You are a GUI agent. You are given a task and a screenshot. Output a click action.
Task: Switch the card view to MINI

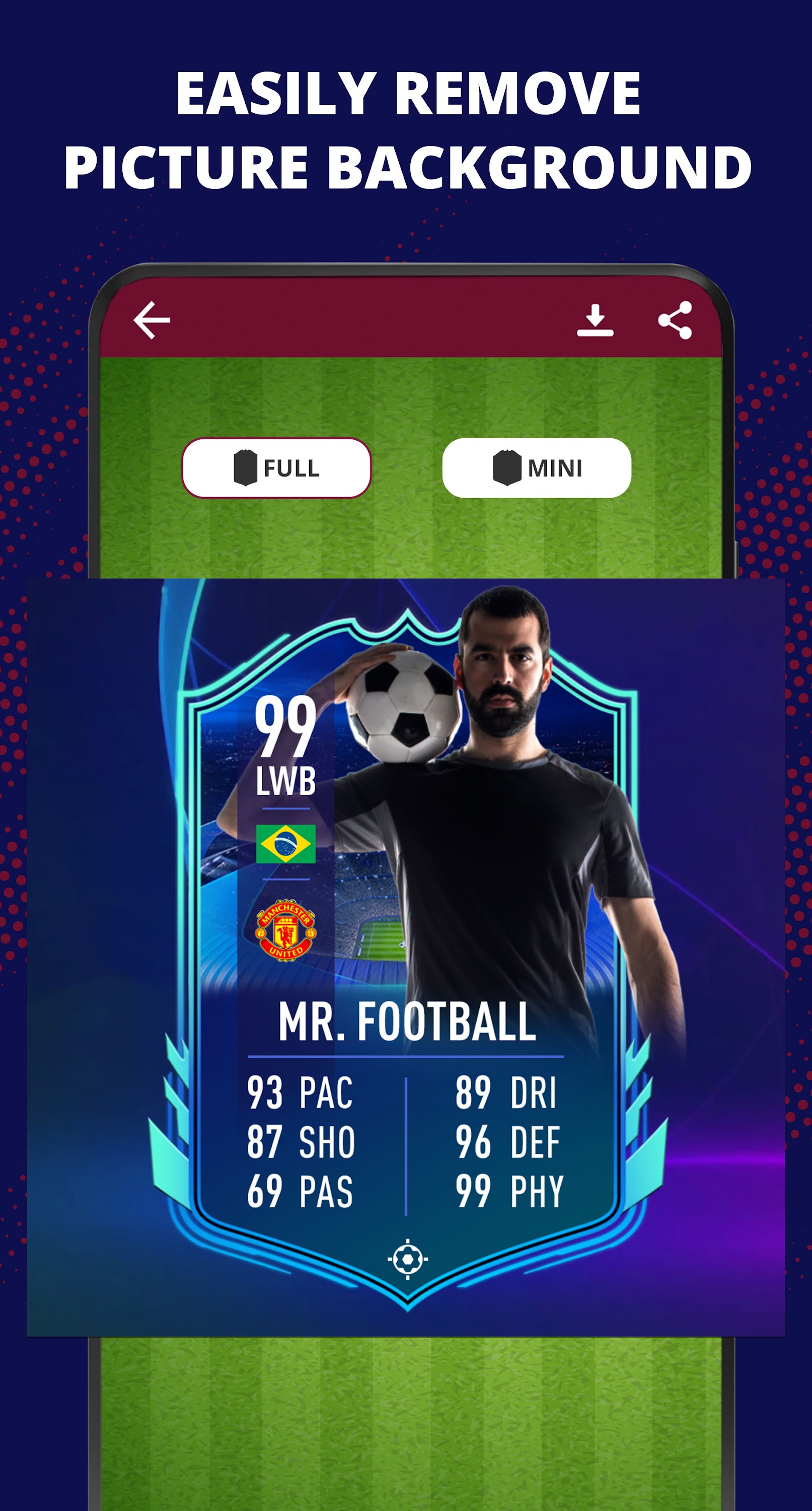(538, 467)
